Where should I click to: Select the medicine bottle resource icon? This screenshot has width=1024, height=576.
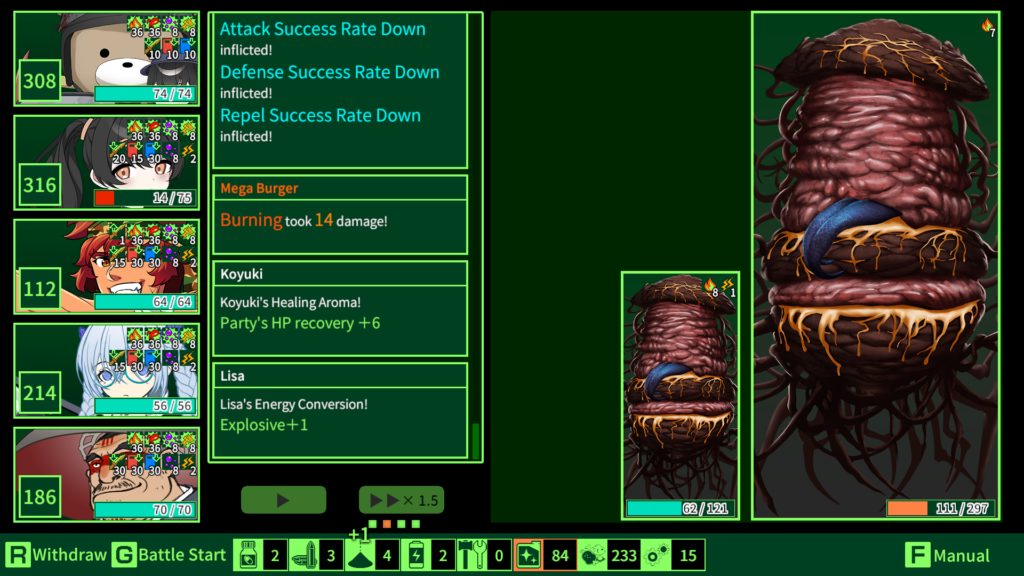pyautogui.click(x=248, y=555)
